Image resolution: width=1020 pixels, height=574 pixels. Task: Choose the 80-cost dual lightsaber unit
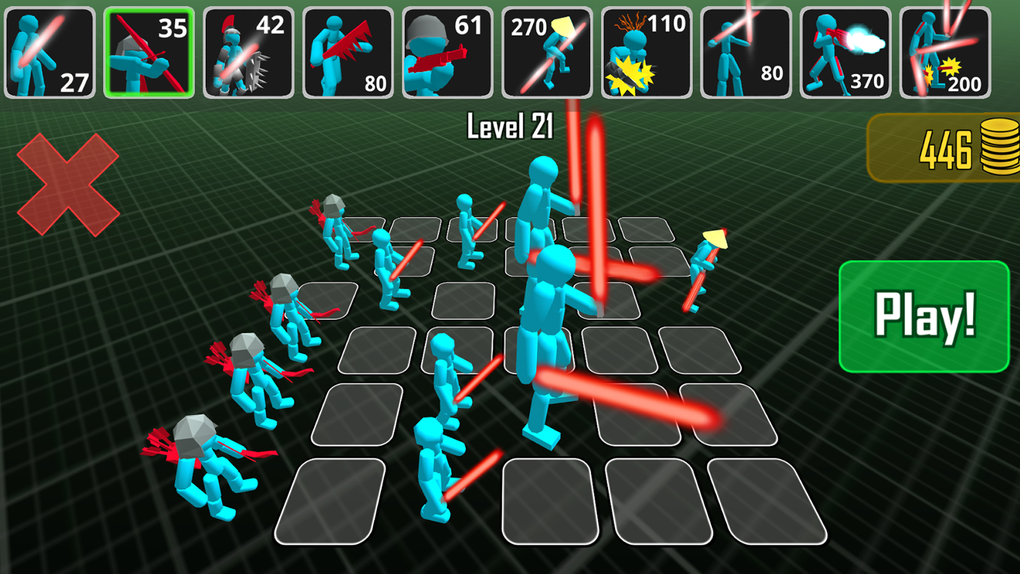746,53
